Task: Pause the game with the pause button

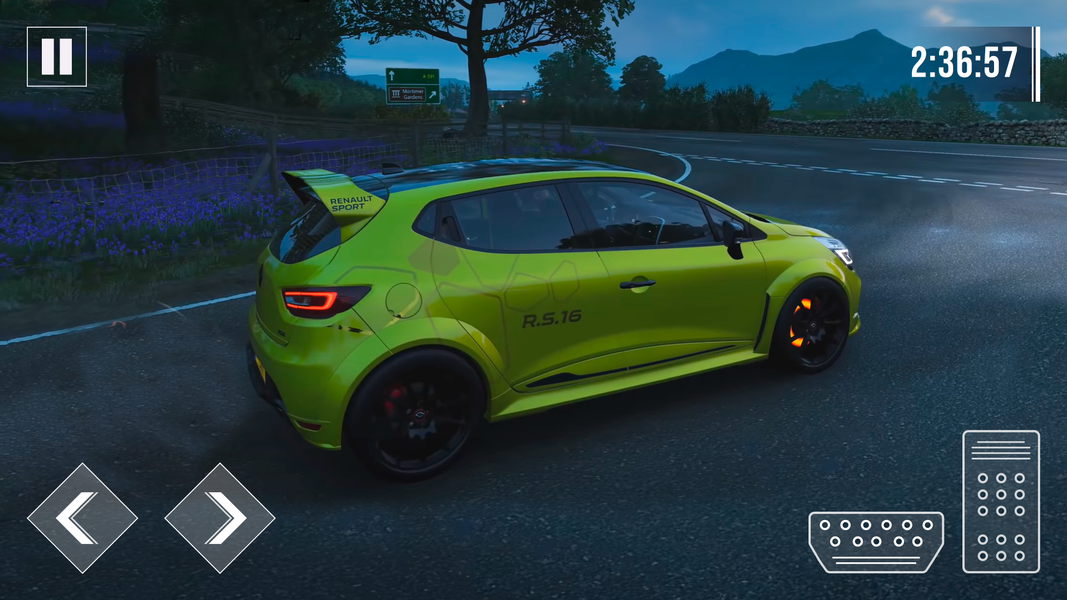Action: 56,56
